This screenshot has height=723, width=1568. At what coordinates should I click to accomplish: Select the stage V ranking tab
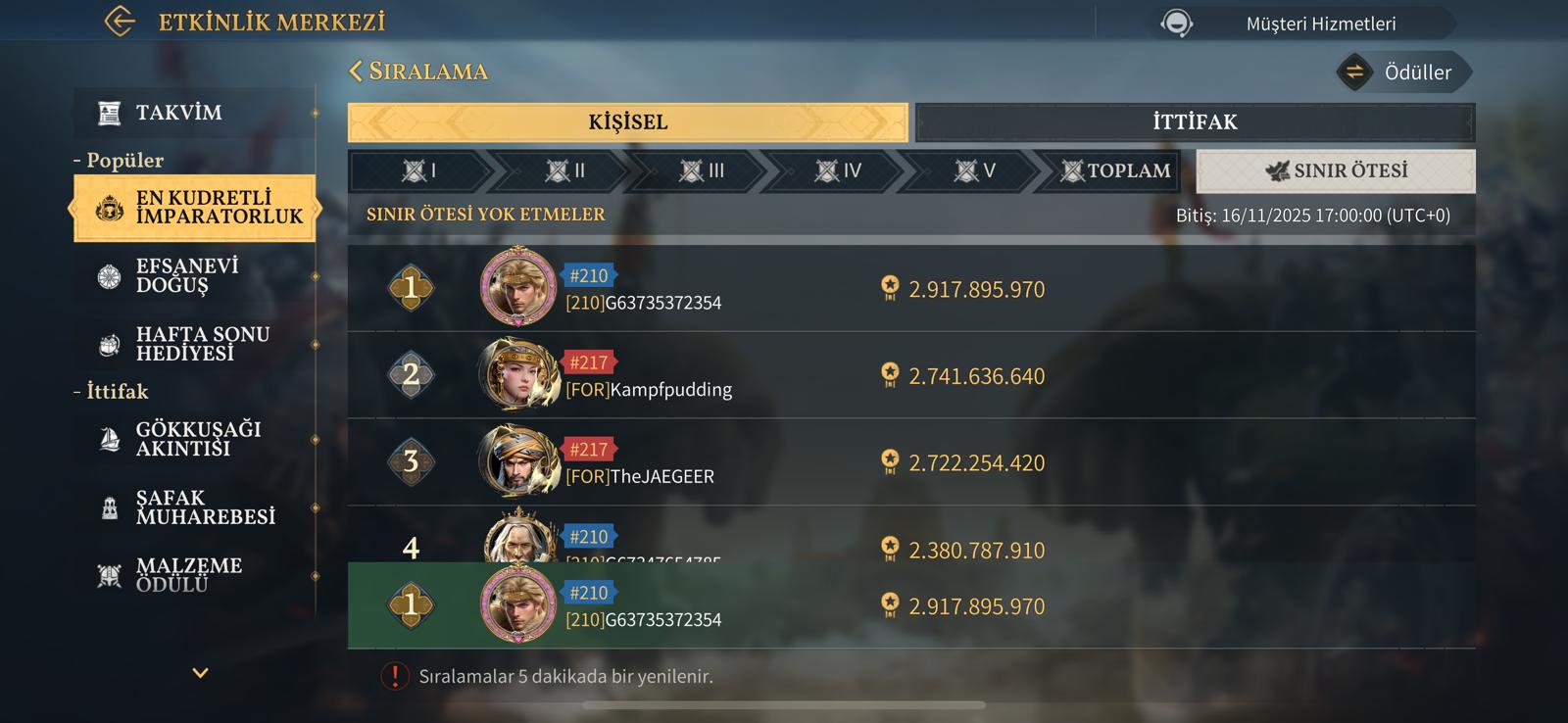974,171
